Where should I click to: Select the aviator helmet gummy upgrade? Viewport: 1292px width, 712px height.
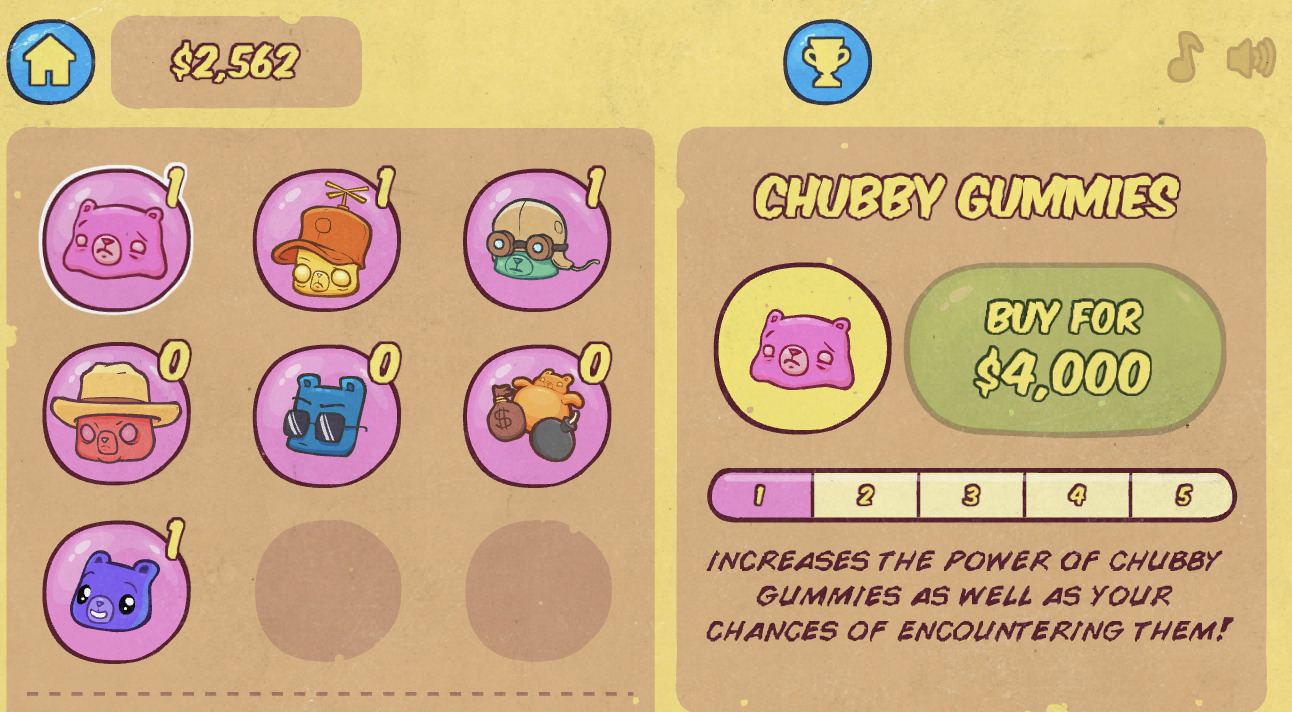[x=536, y=240]
